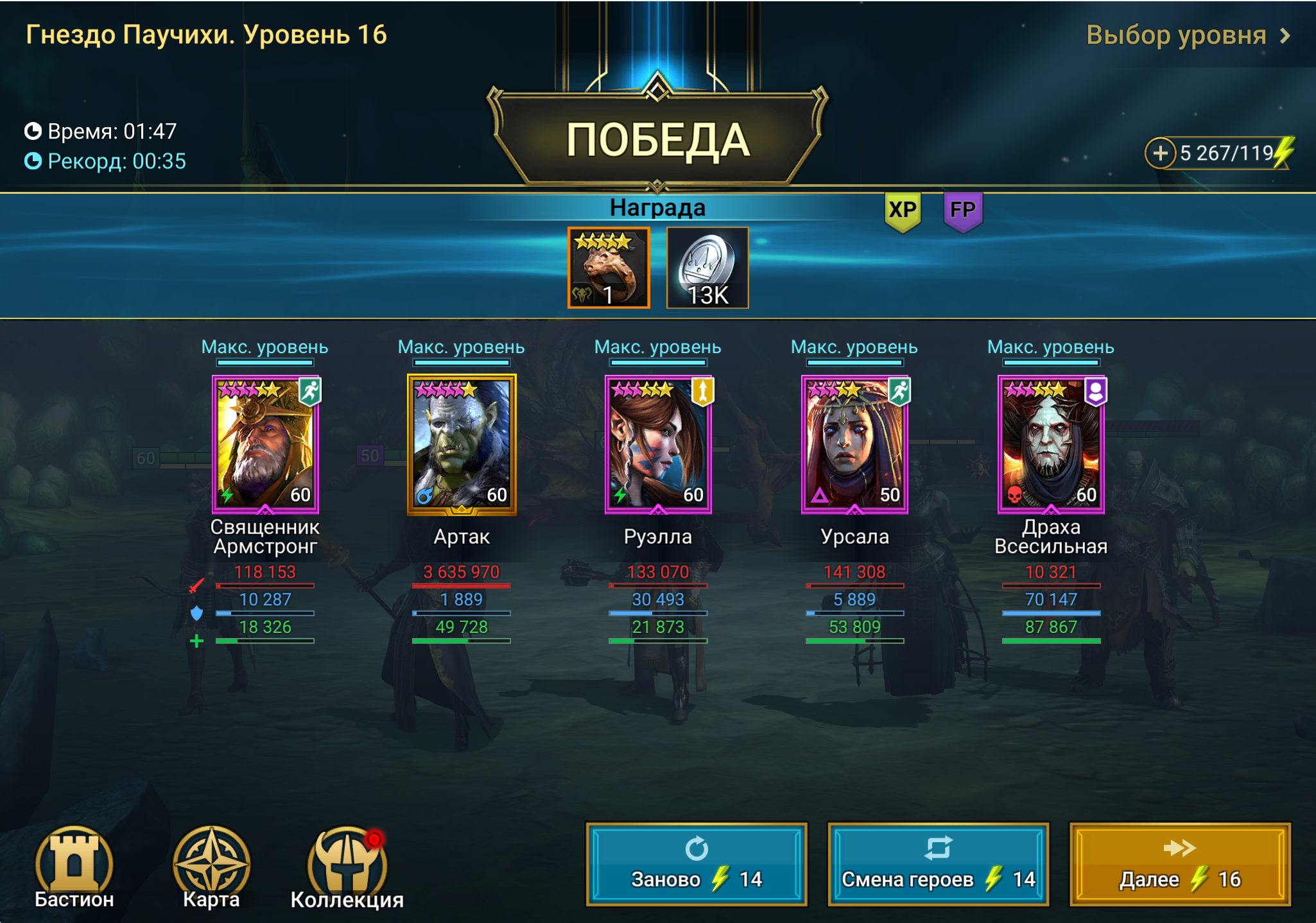Select the Руэлла hero portrait

658,444
